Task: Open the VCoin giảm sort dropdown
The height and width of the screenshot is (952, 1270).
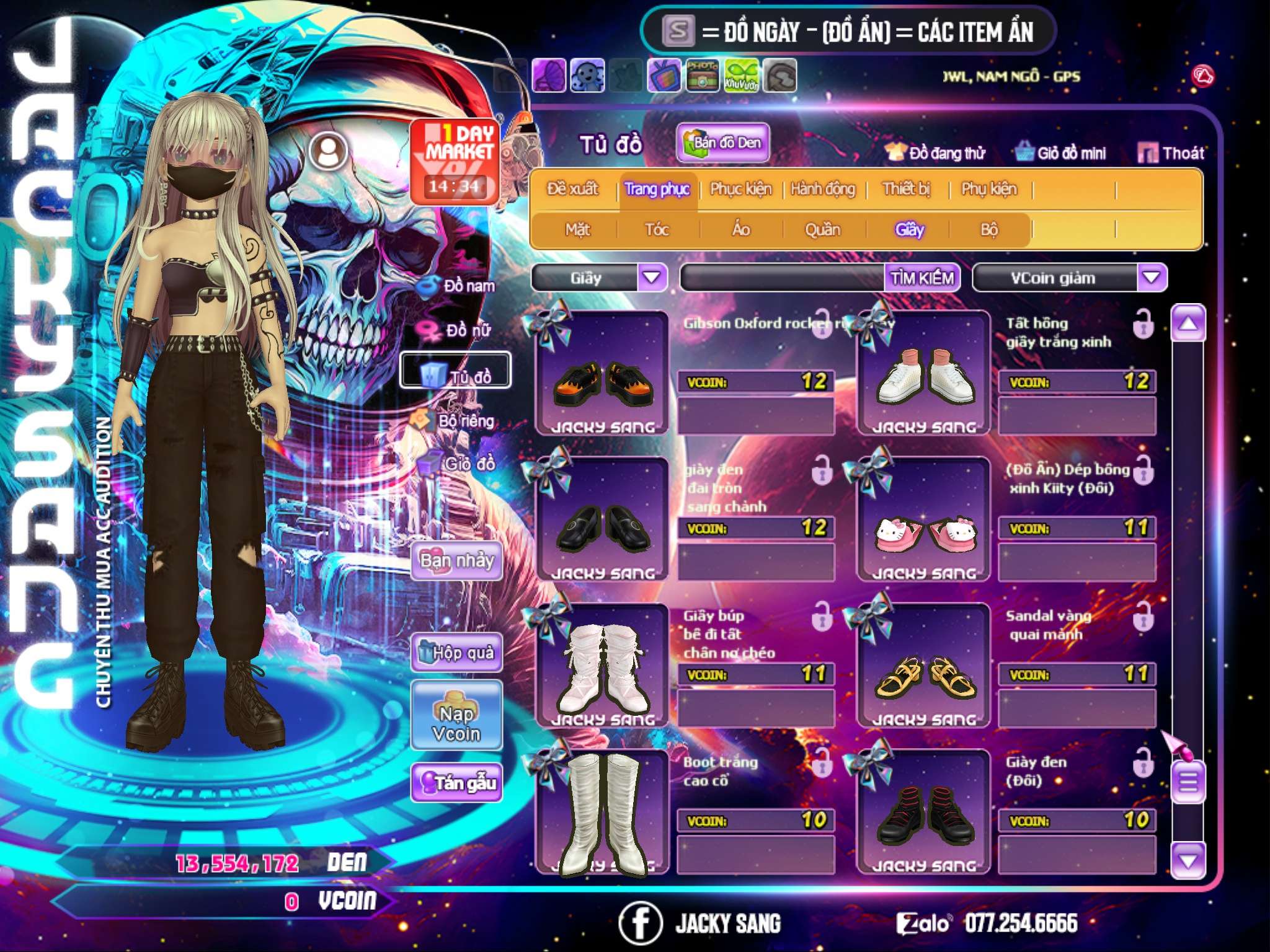Action: coord(1152,278)
